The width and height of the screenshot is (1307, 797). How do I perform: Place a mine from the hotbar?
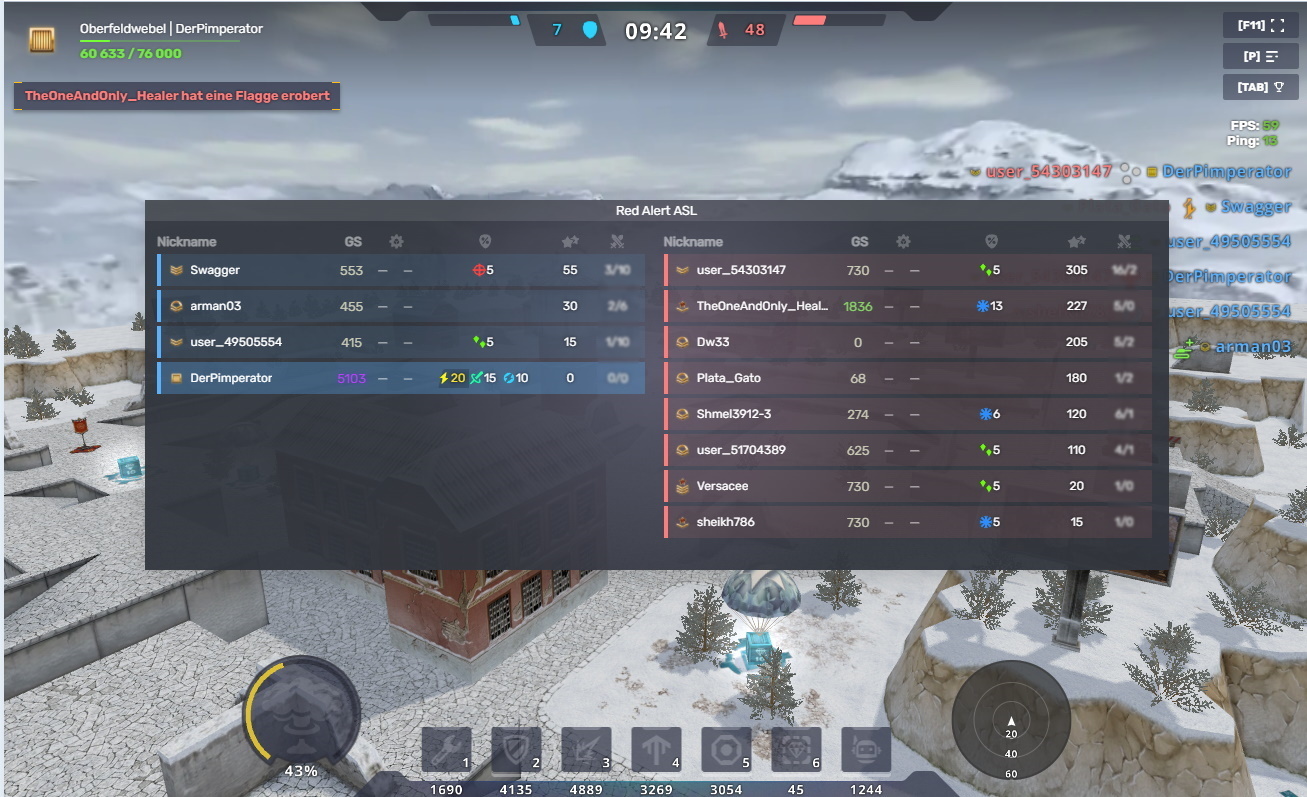pos(726,750)
